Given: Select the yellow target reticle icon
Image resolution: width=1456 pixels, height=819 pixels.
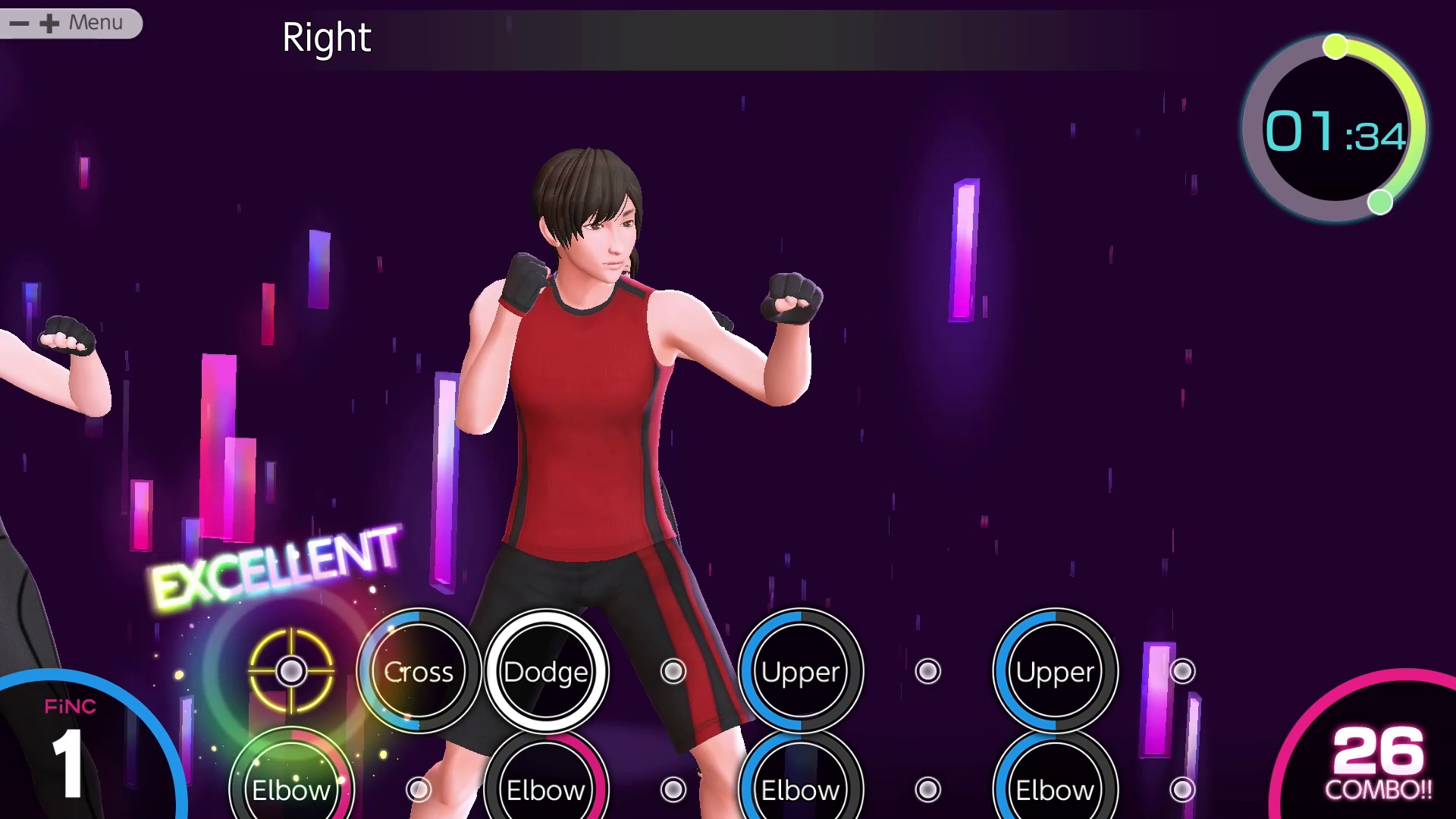Looking at the screenshot, I should (292, 670).
